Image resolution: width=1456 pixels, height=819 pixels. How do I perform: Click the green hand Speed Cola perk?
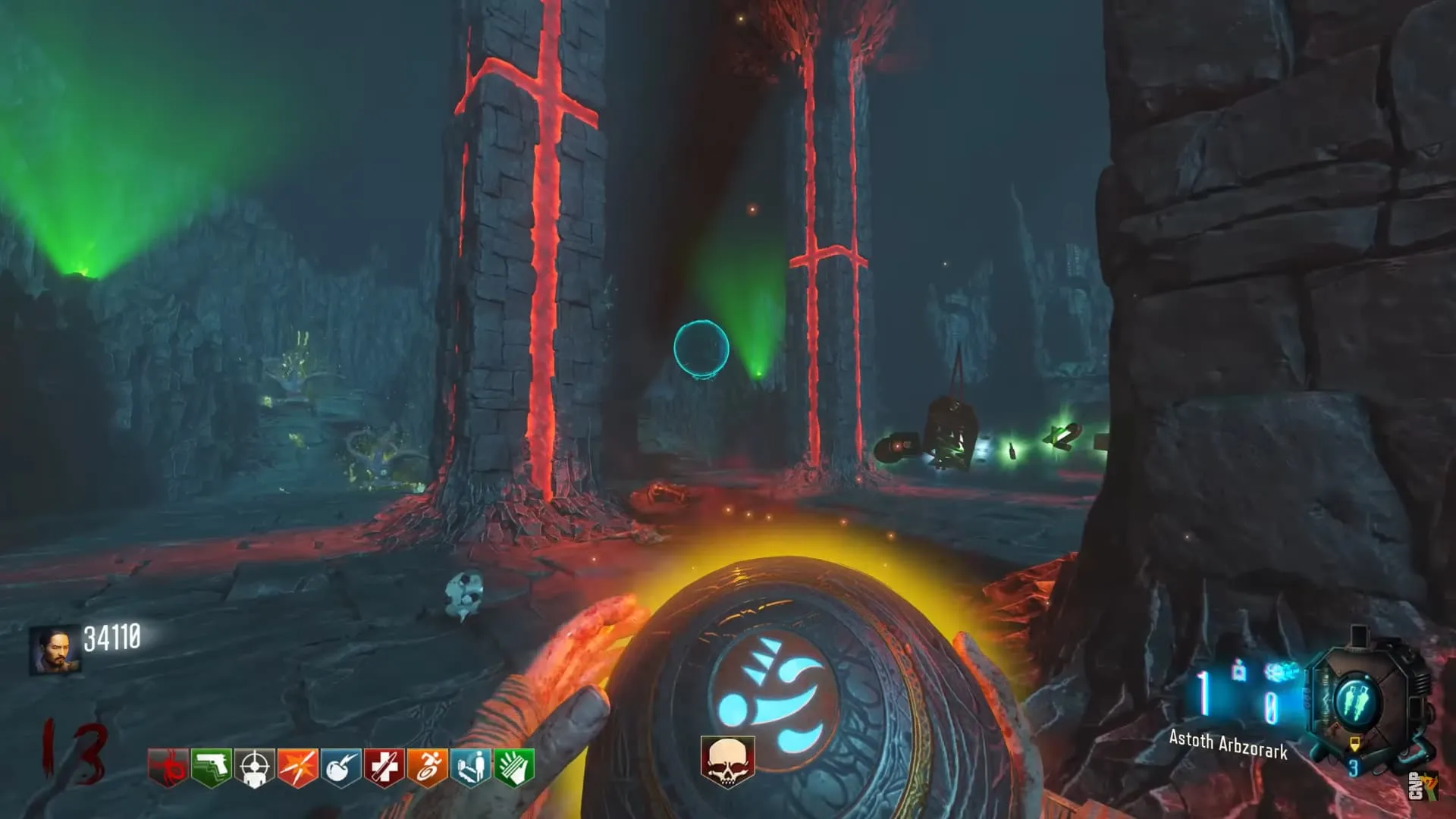(x=514, y=768)
